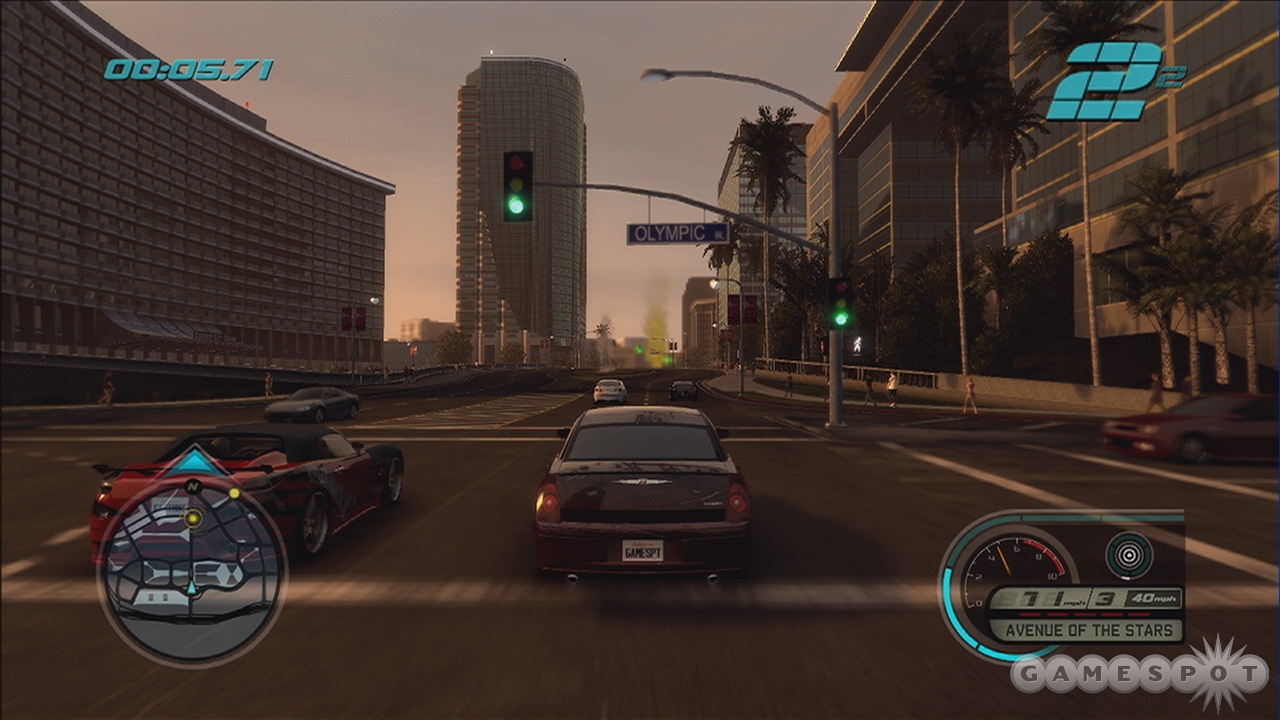1280x720 pixels.
Task: Click the player arrow in the minimap center
Action: click(191, 588)
